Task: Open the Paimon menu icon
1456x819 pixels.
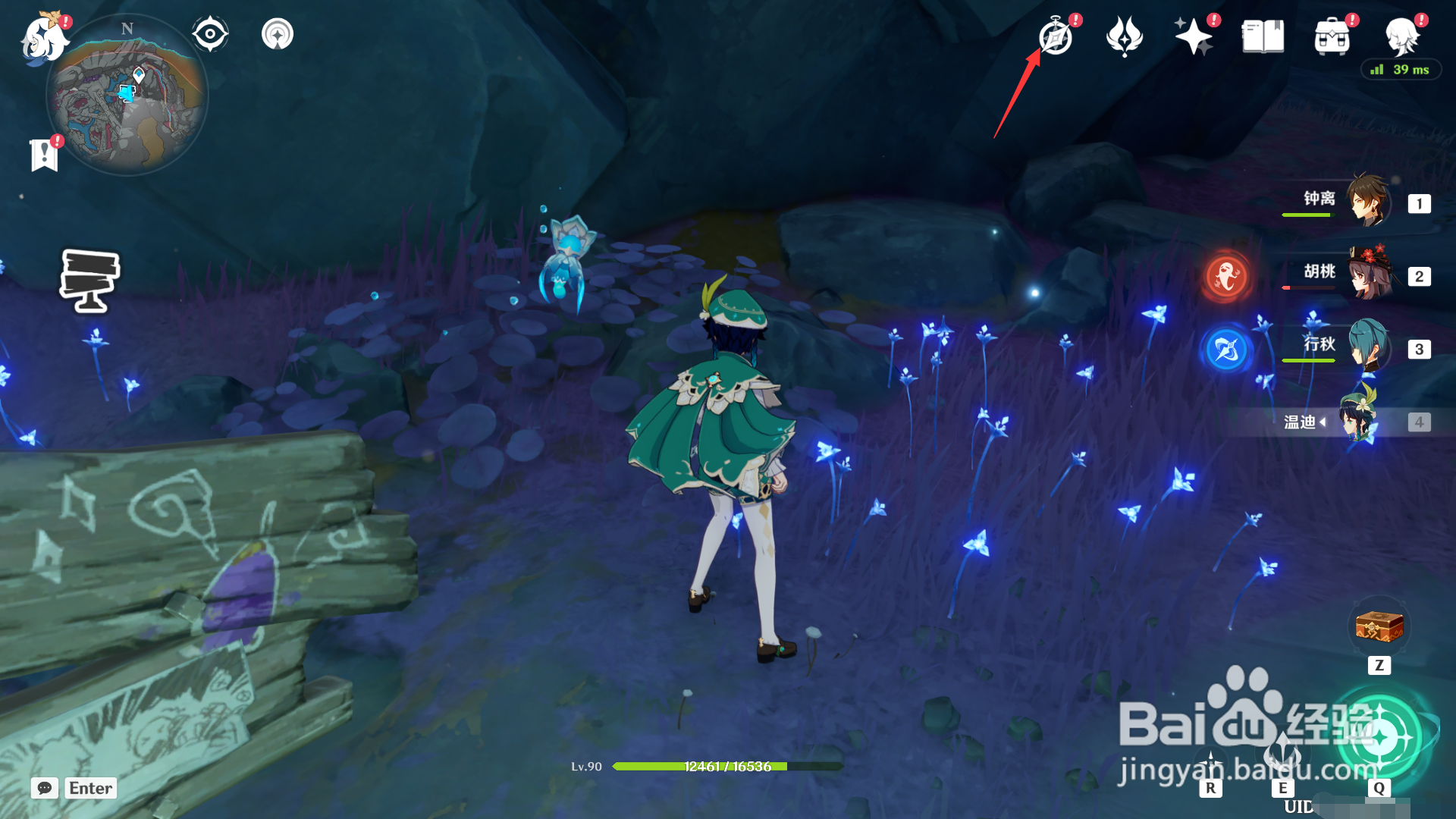Action: click(x=43, y=38)
